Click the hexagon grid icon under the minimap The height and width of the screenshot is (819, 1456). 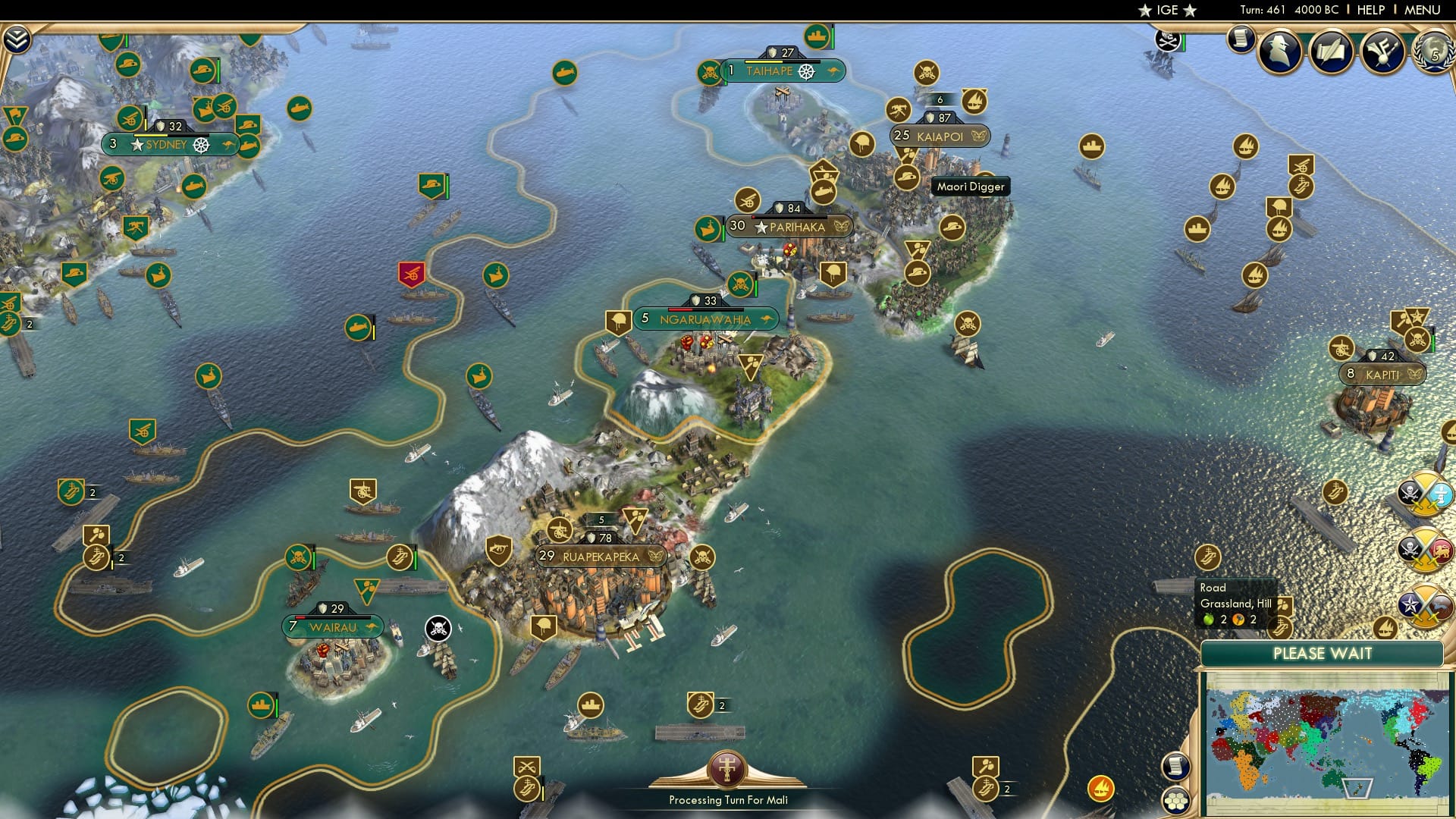click(1177, 800)
